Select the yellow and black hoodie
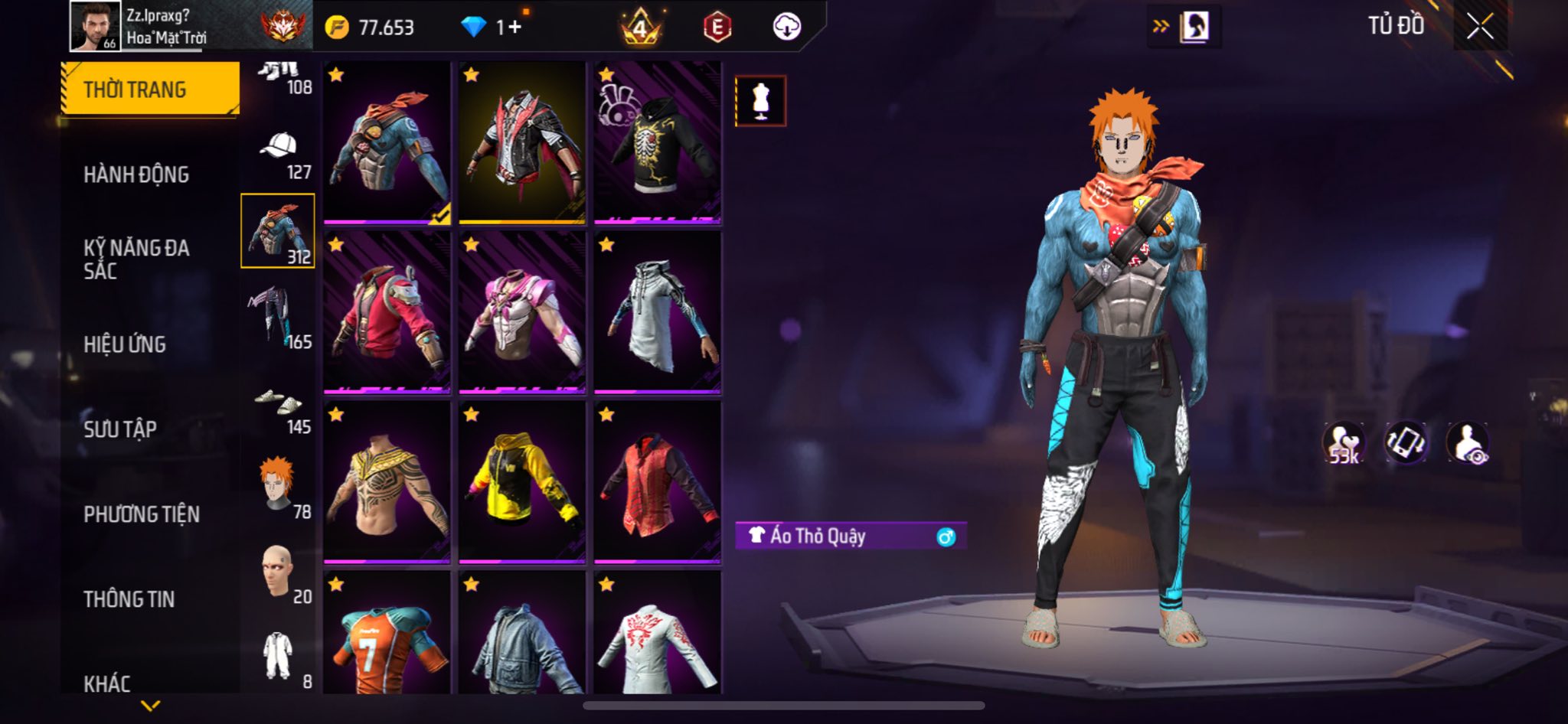 (522, 483)
